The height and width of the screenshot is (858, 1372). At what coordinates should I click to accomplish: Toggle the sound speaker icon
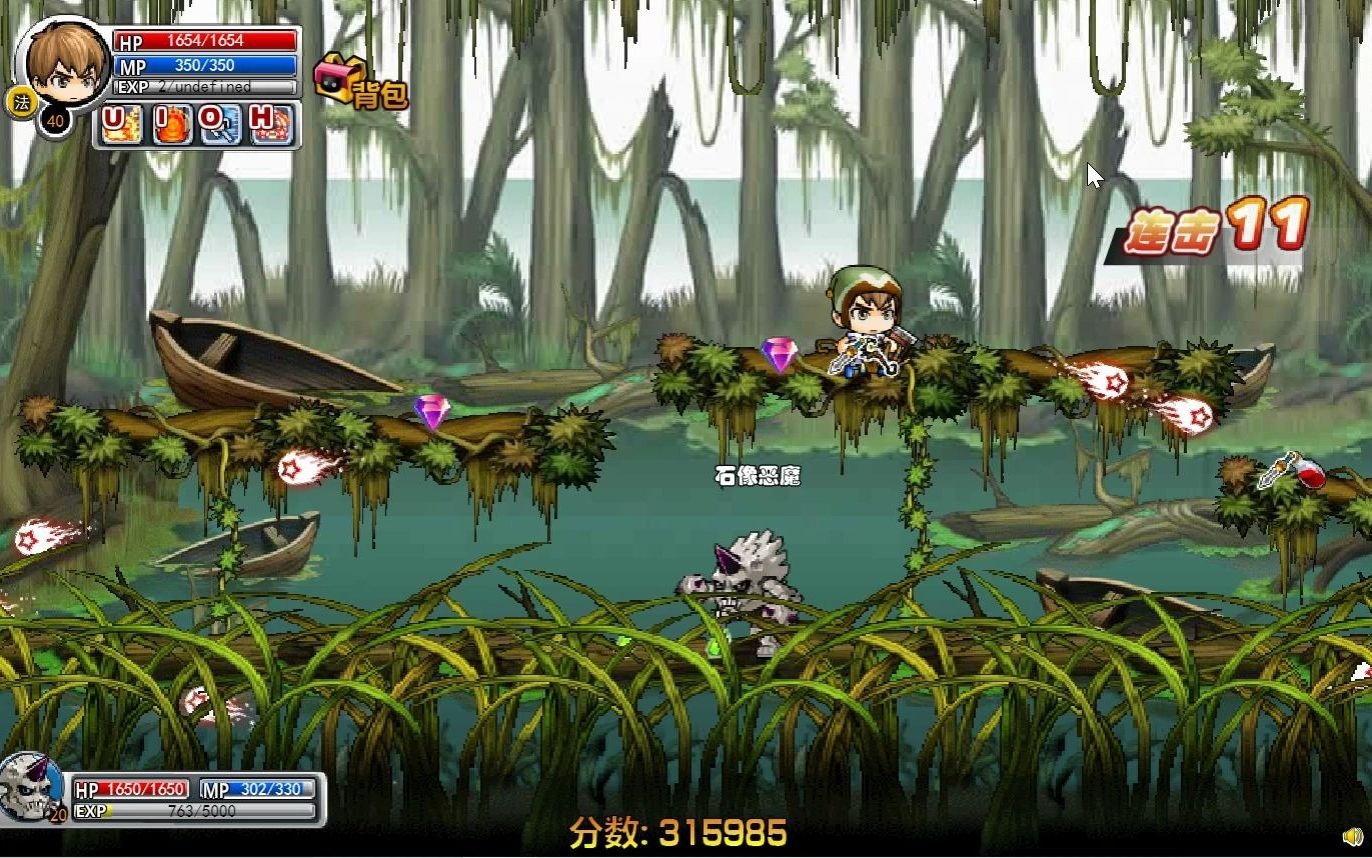click(x=1351, y=836)
